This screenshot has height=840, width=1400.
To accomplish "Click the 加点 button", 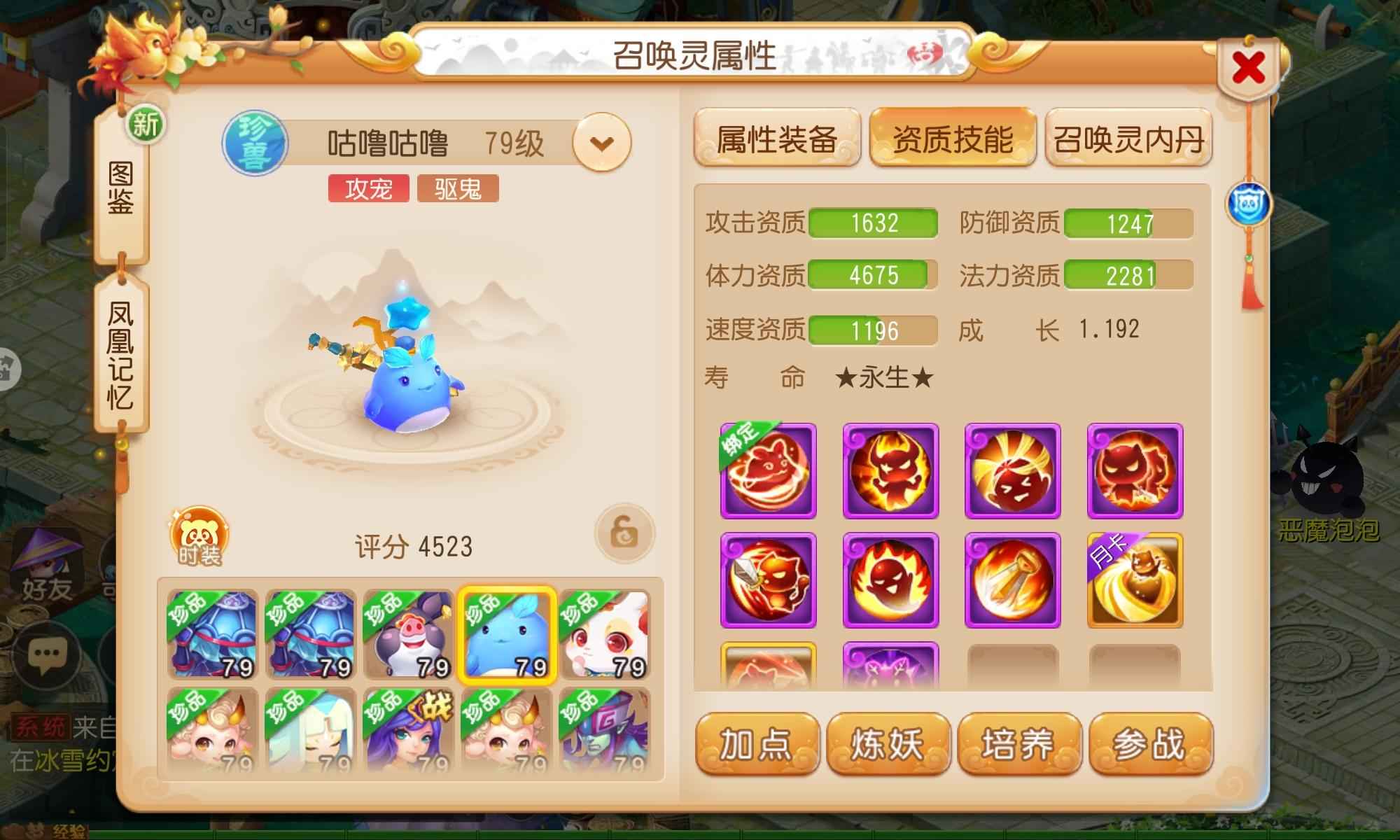I will pos(757,743).
